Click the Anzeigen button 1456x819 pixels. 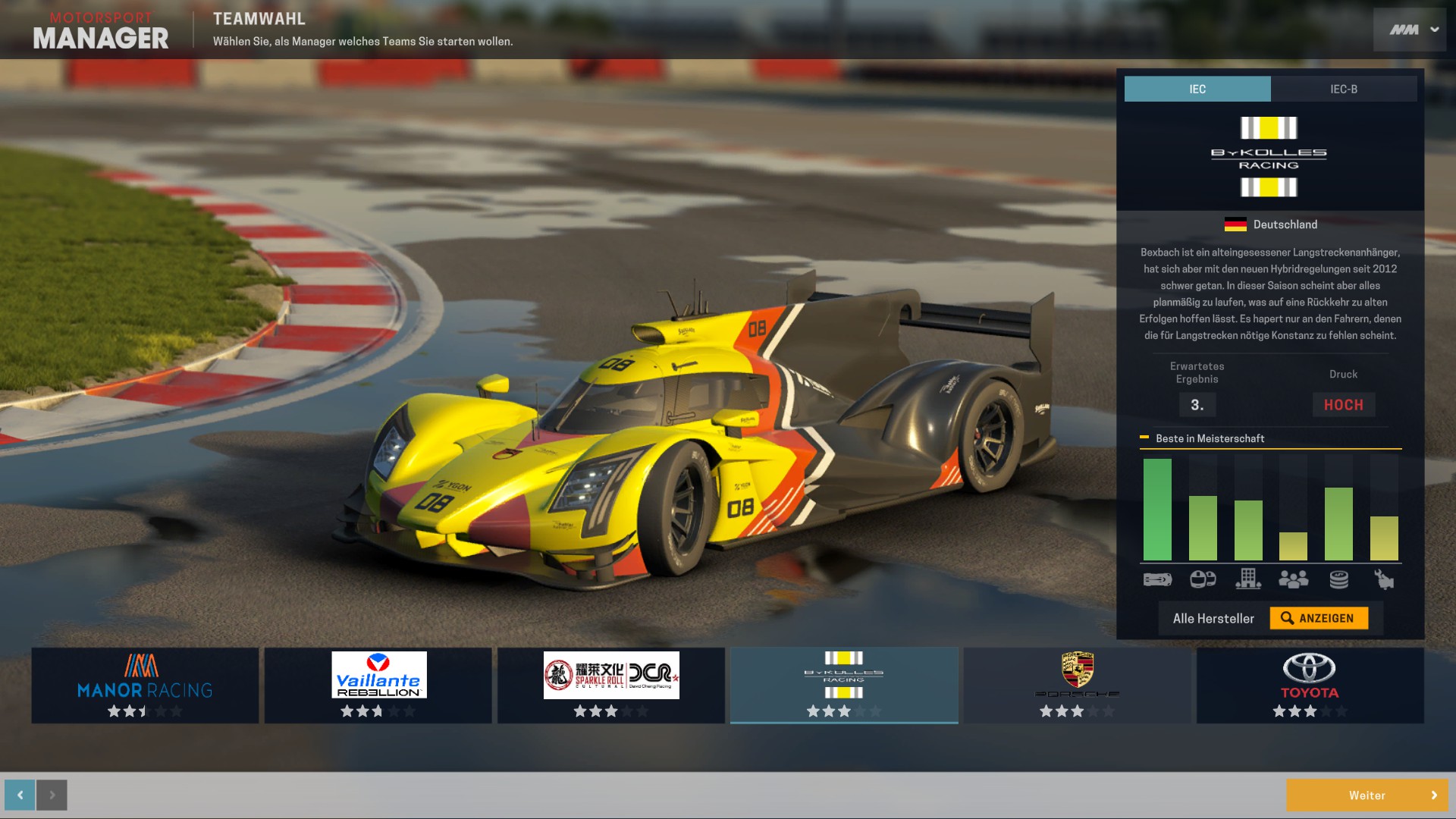(x=1321, y=617)
